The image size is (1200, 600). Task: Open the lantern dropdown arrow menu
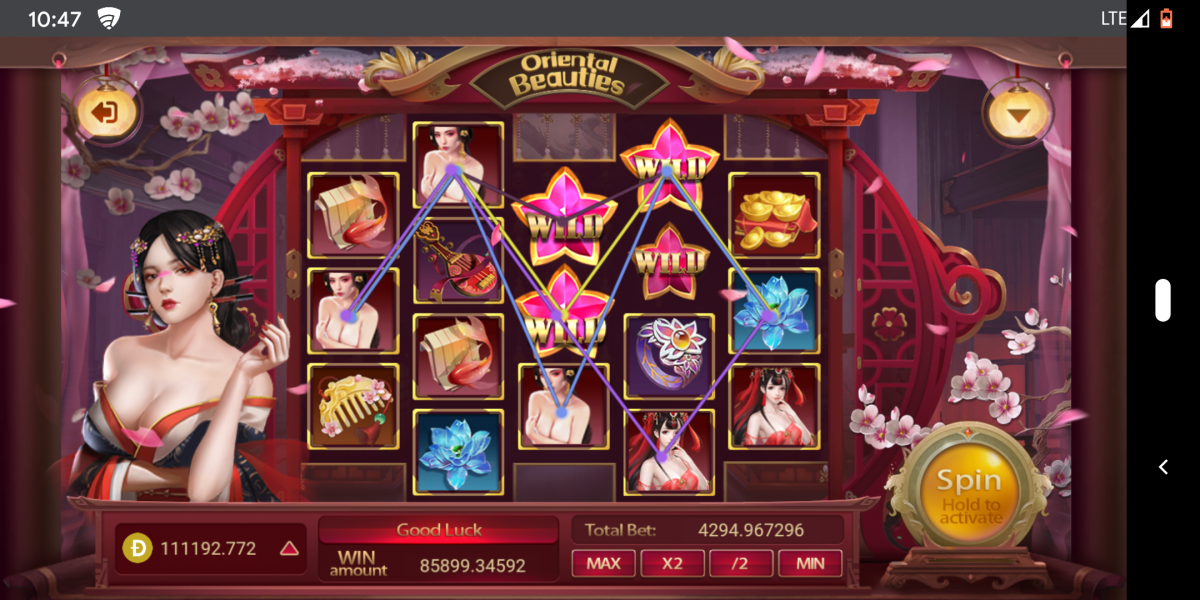[1018, 114]
